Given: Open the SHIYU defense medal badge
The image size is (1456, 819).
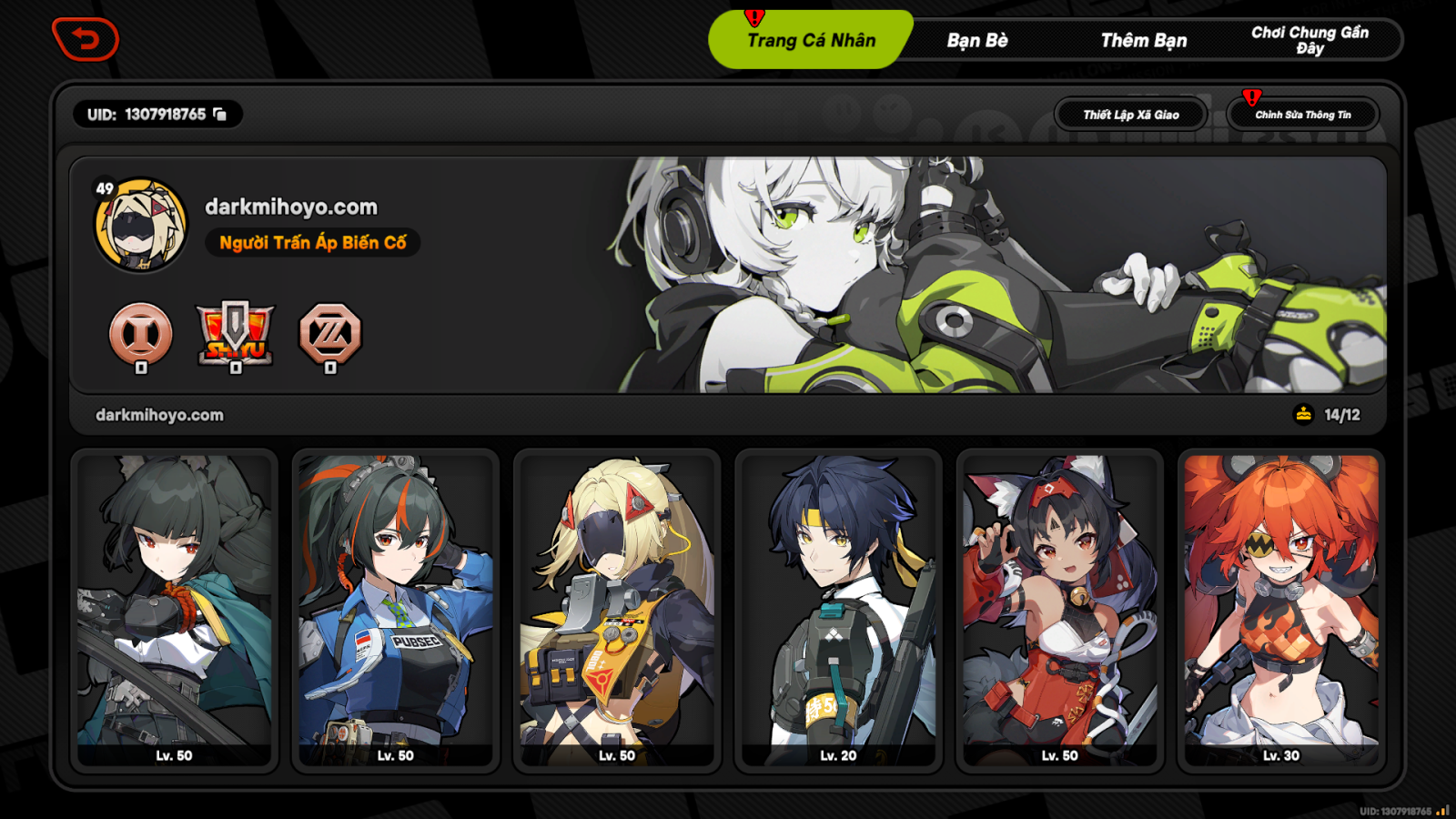Looking at the screenshot, I should (234, 337).
